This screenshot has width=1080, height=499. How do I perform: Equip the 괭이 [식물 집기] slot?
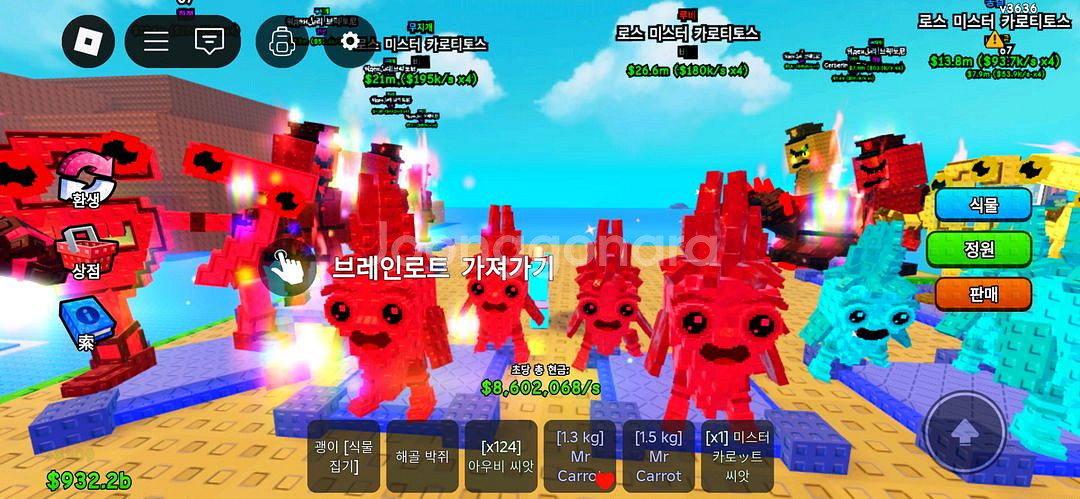[x=342, y=455]
